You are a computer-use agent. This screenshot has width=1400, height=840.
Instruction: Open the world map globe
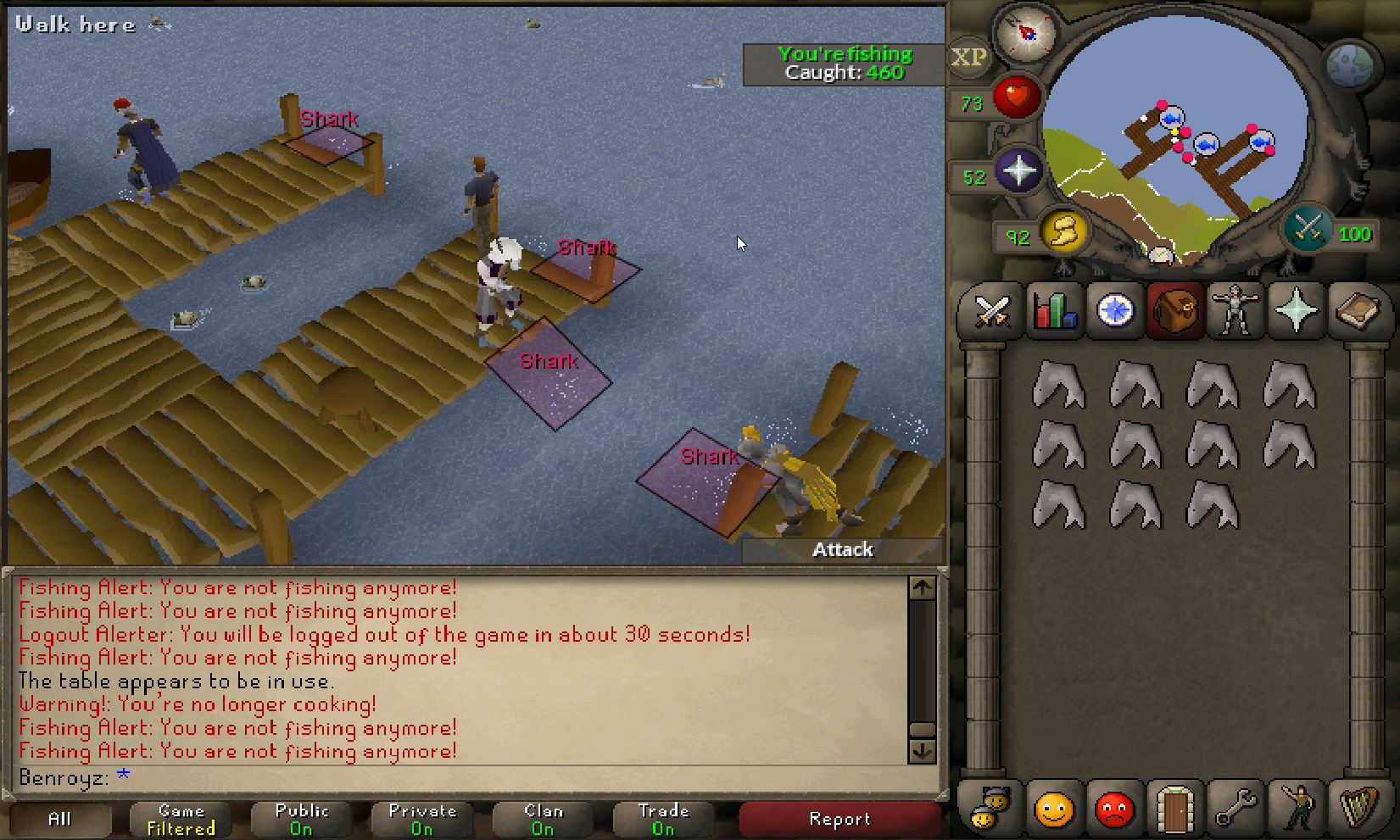(1349, 65)
